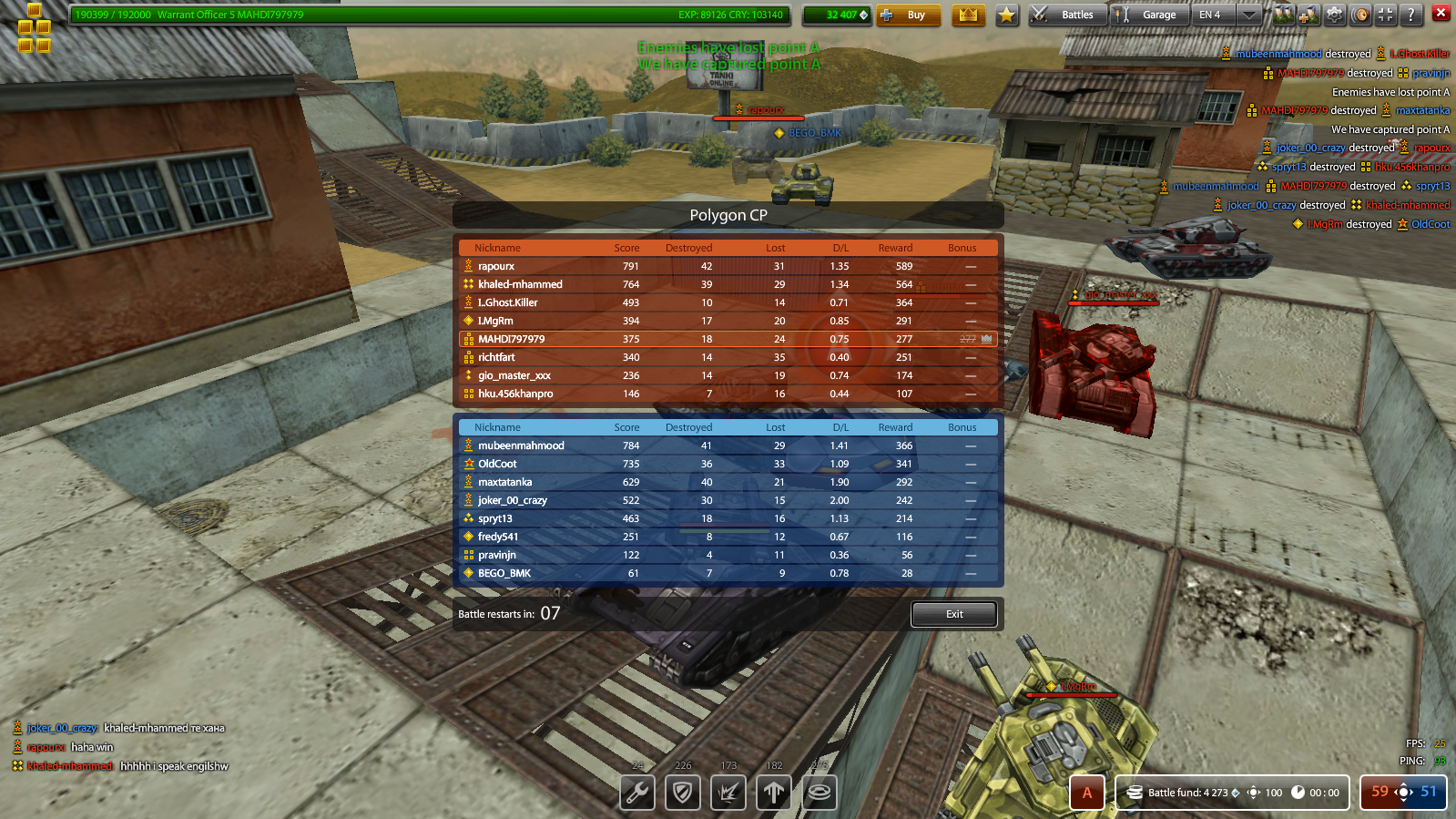Use the double damage explosion supply

[x=728, y=793]
